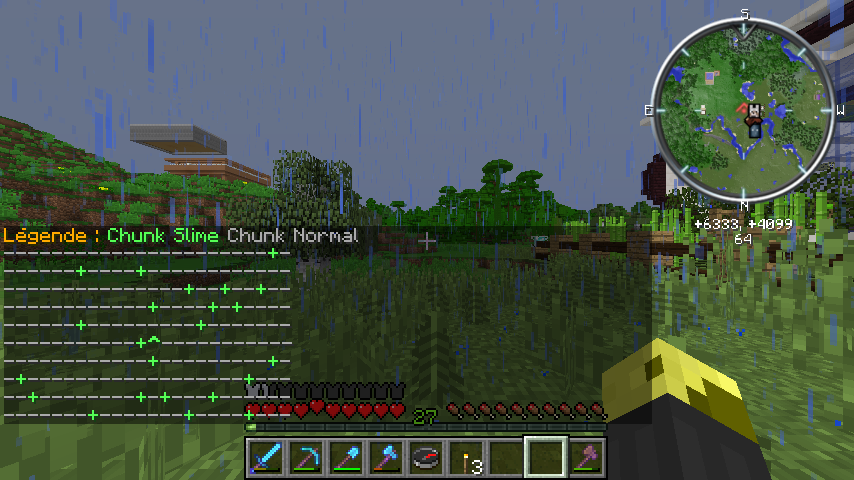The height and width of the screenshot is (480, 854).
Task: Click the Chunk Slime legend entry
Action: tap(163, 236)
